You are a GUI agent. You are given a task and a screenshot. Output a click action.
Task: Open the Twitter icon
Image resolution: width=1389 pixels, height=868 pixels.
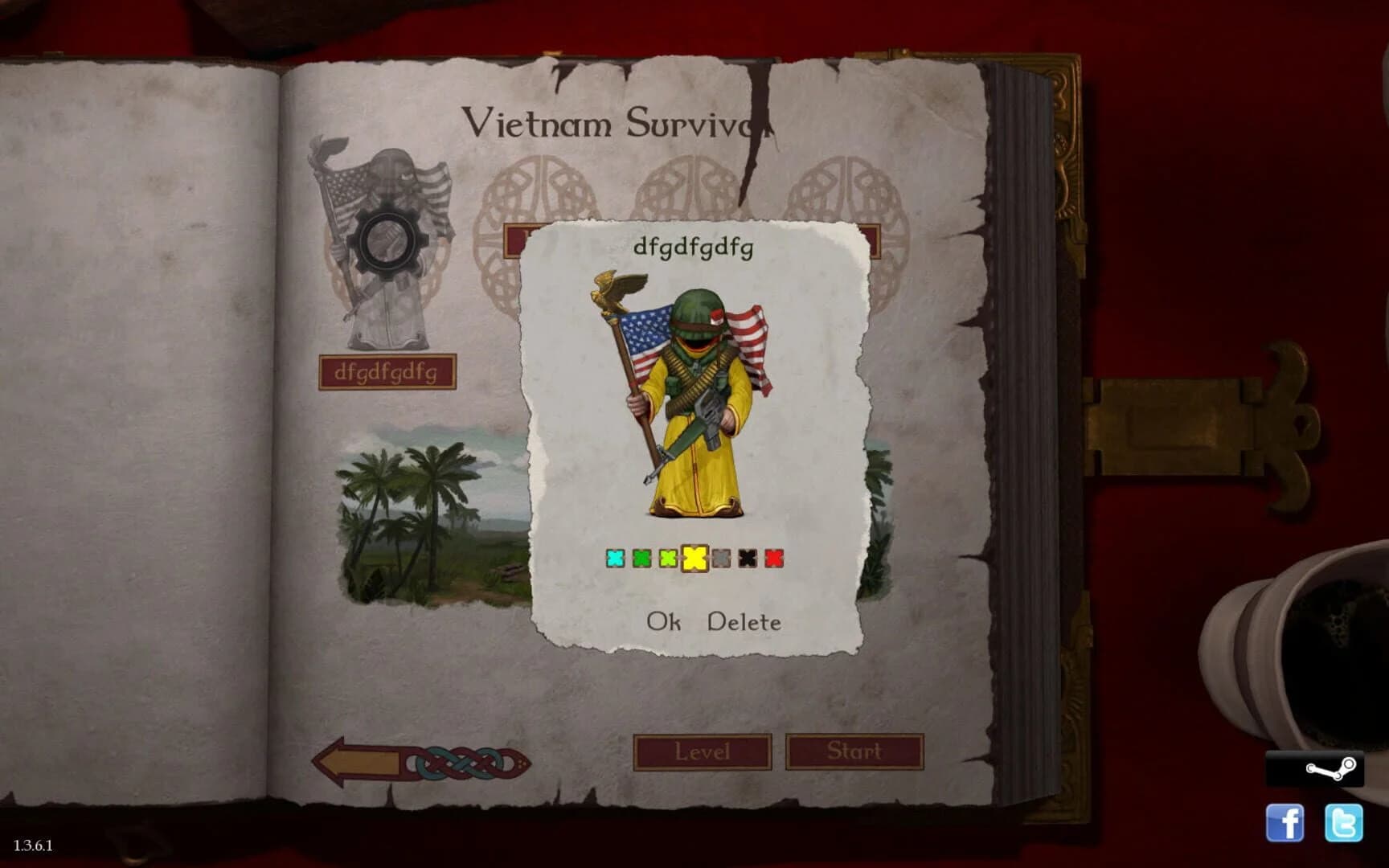[1342, 824]
